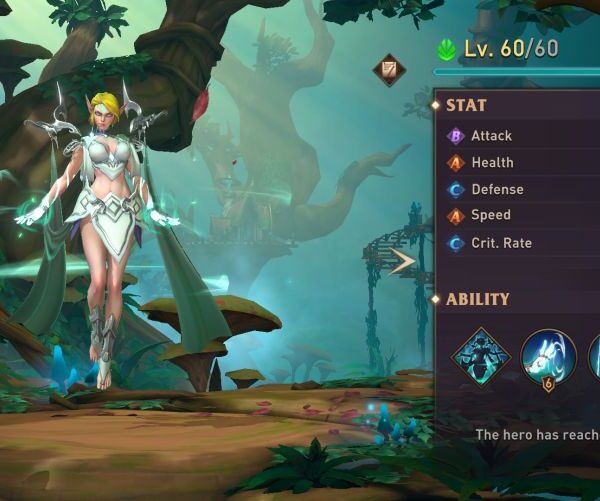
Task: Open the white beast ability with rank 6
Action: click(x=546, y=356)
